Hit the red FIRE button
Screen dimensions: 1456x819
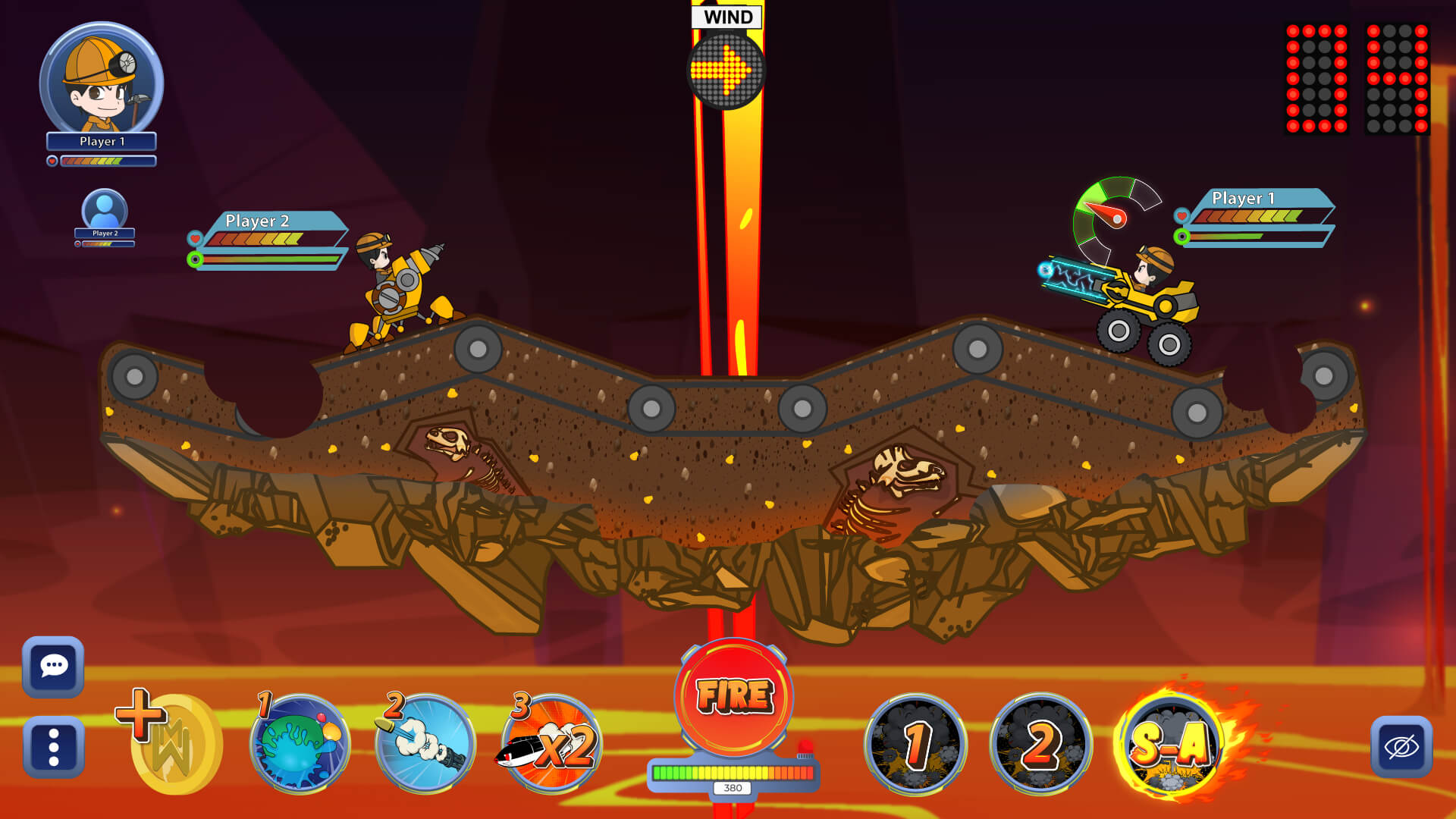click(733, 696)
